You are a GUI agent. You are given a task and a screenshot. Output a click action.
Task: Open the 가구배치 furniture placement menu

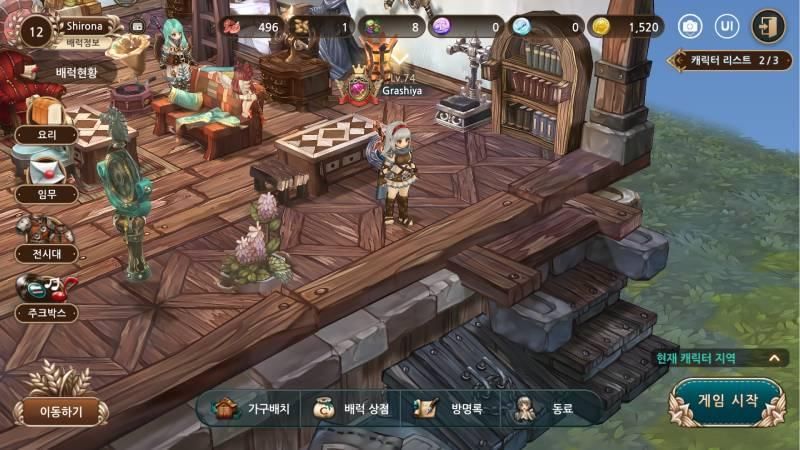[250, 408]
